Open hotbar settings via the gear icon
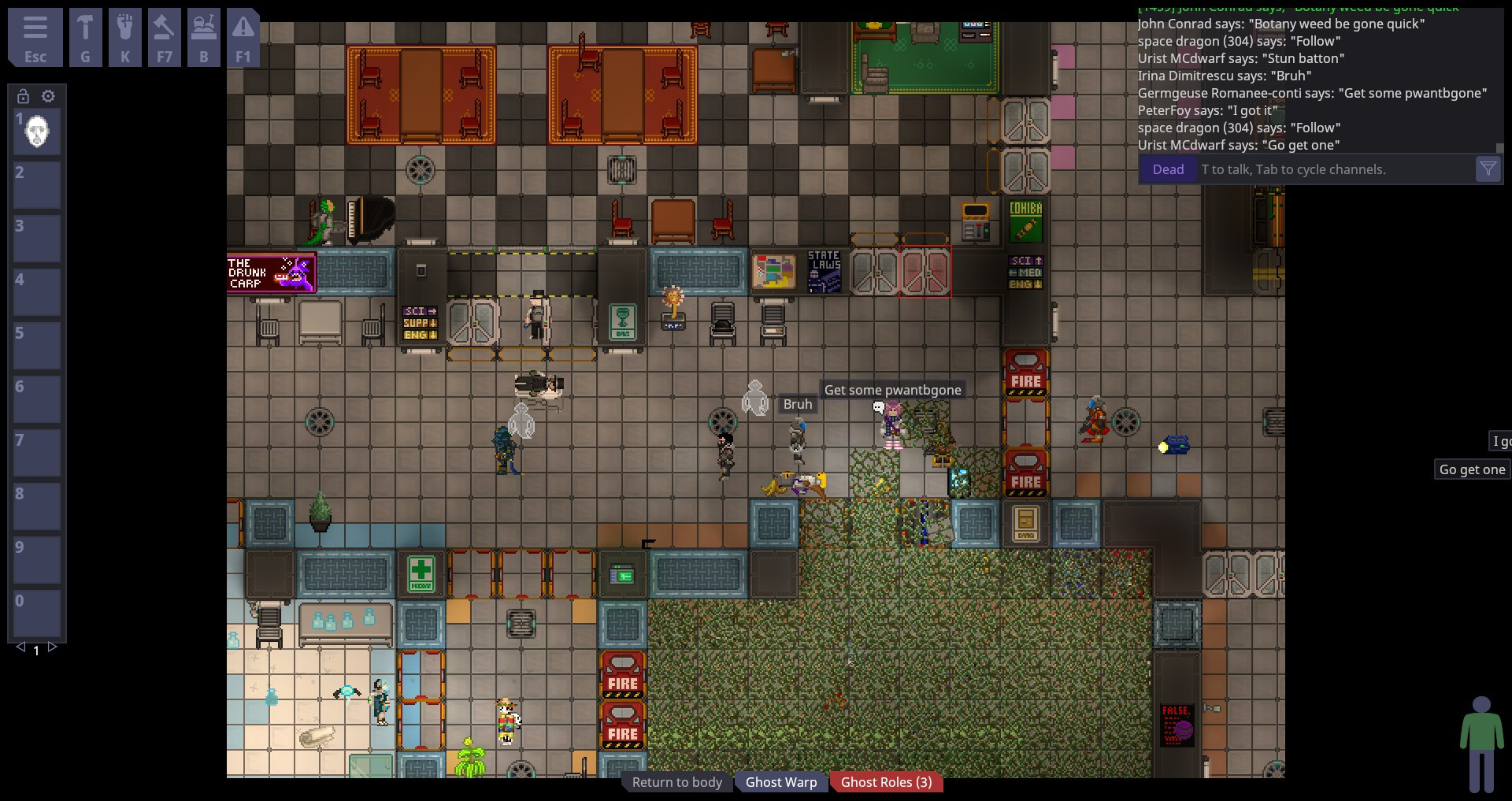Viewport: 1512px width, 801px height. pos(49,96)
